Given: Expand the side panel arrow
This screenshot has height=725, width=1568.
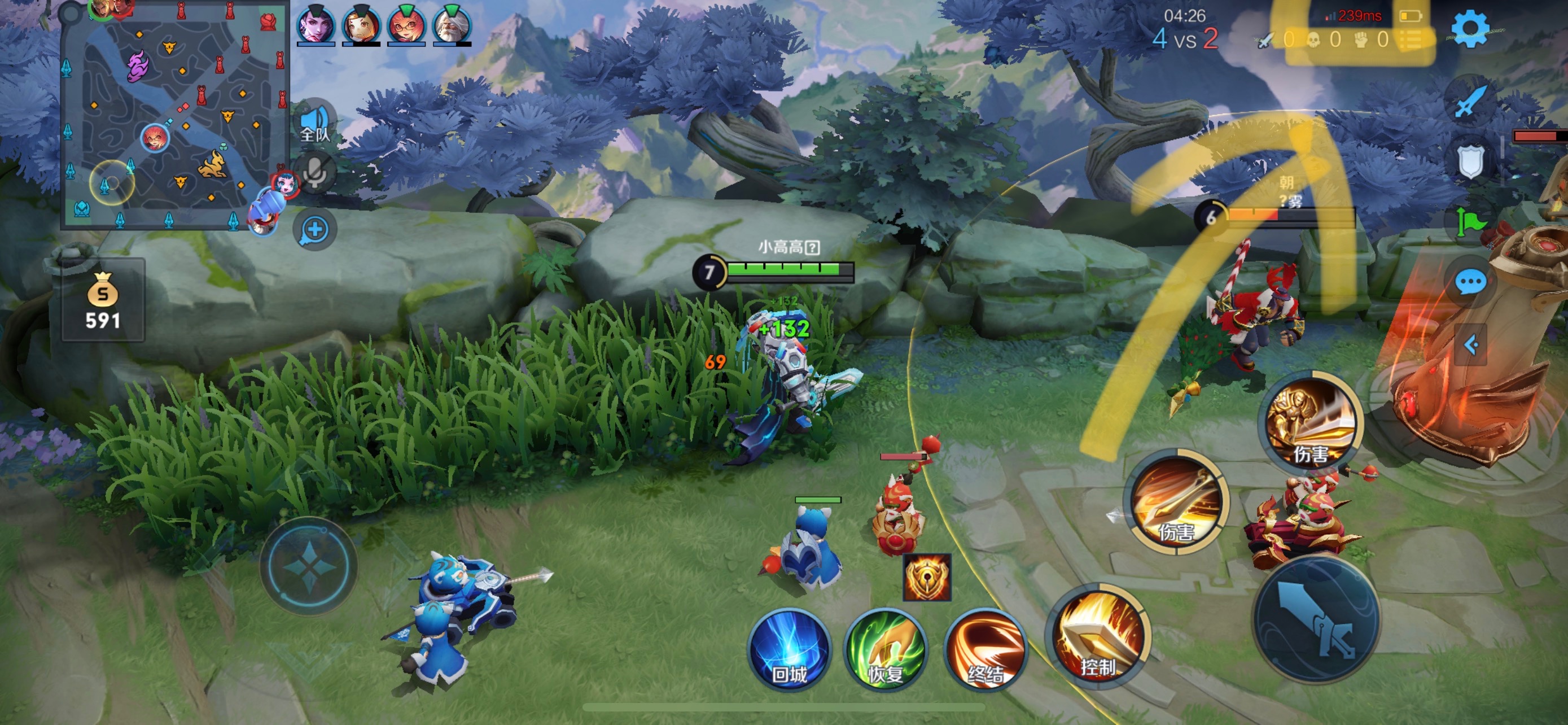Looking at the screenshot, I should (1470, 346).
